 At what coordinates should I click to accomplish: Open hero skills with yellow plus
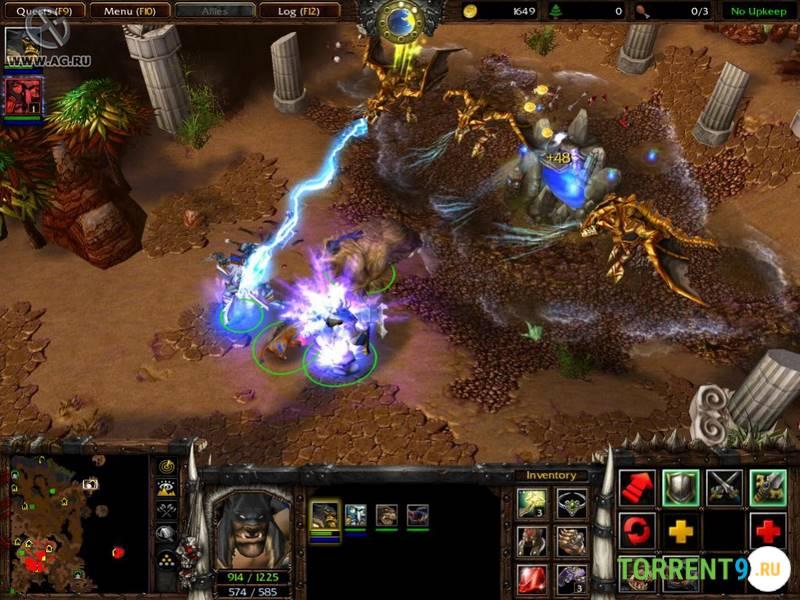tap(681, 530)
